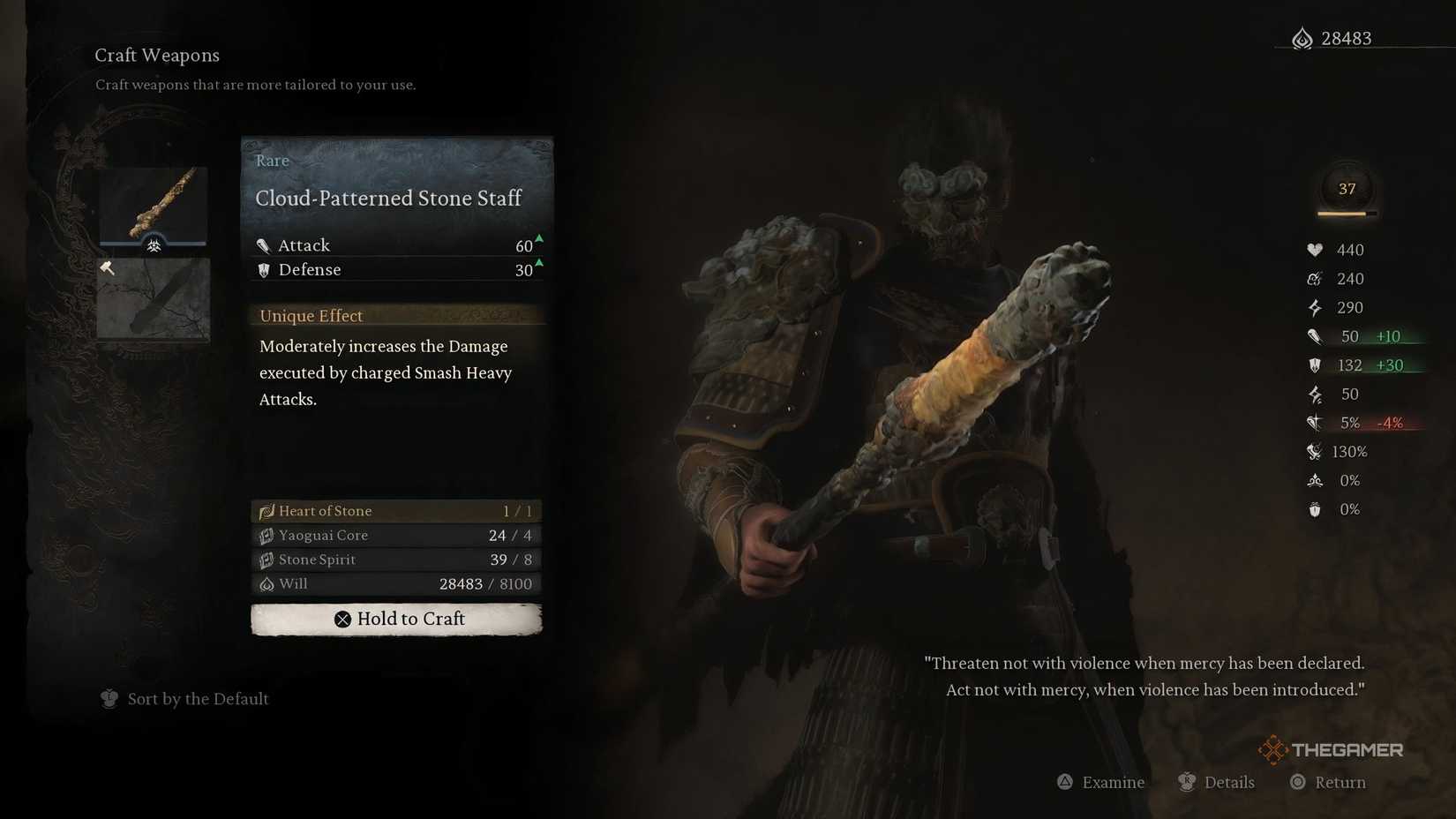Select the Cloud-Patterned Stone Staff thumbnail

[x=154, y=206]
